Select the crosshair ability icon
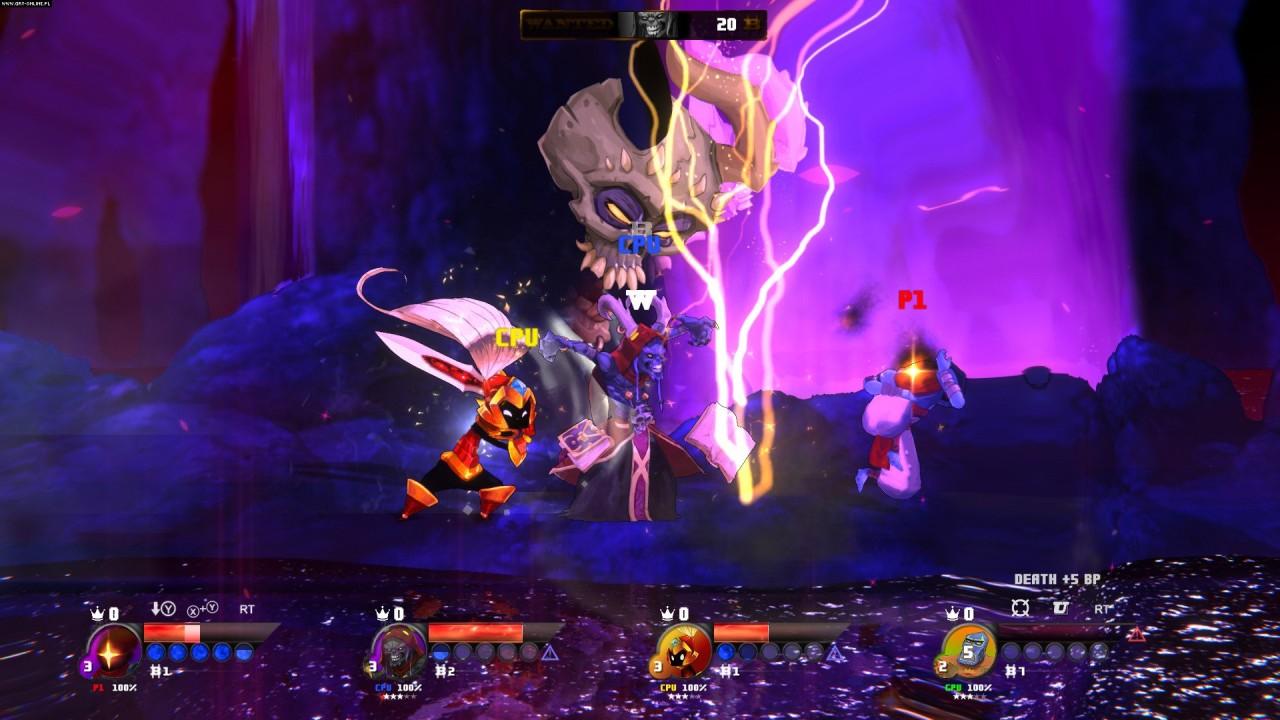 point(1020,608)
